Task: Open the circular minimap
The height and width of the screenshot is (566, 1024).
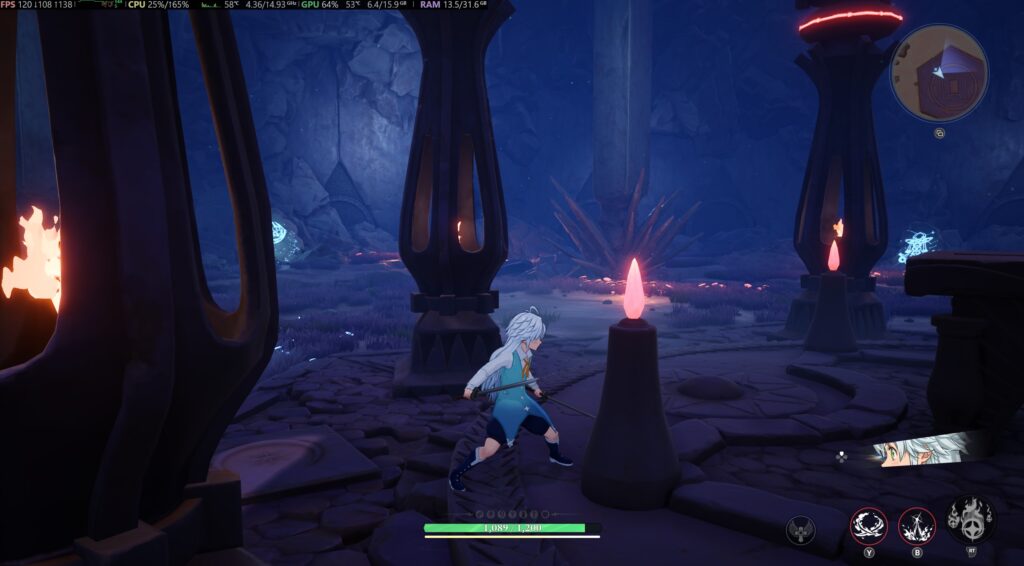Action: [939, 73]
